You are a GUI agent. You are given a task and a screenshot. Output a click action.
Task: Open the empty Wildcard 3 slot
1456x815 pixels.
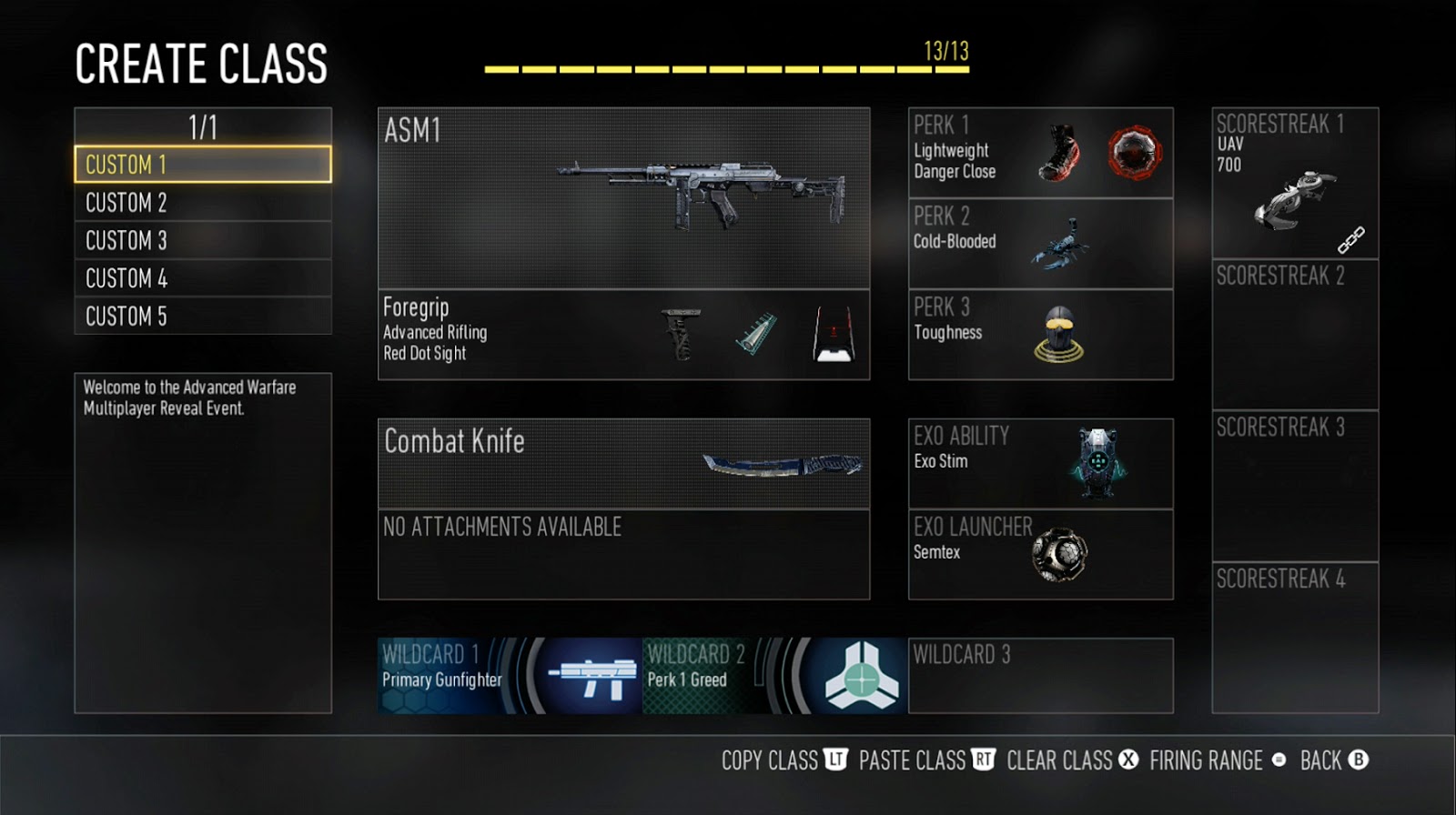[1040, 675]
